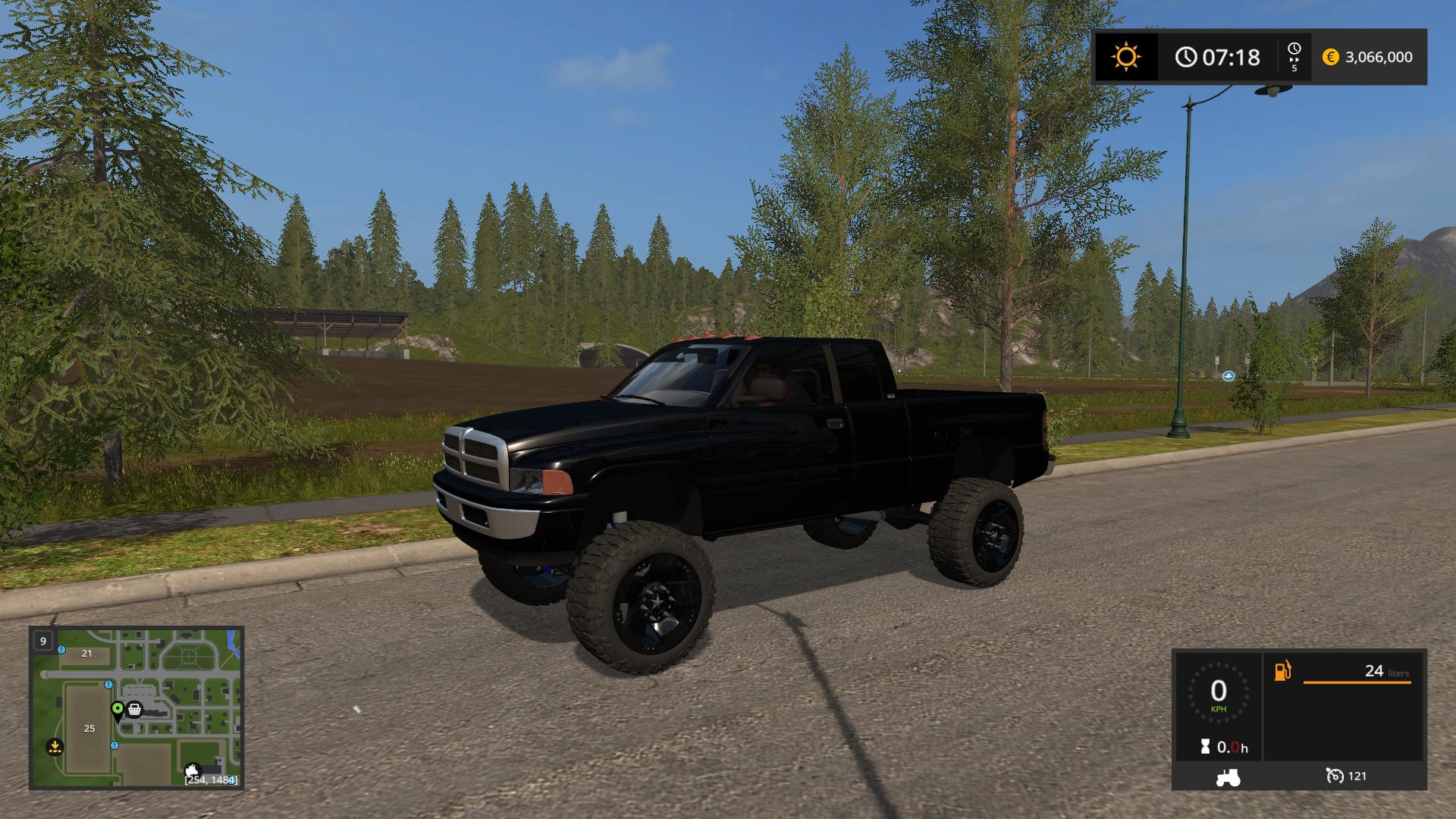Select the cow animal marker on minimap
Screen dimensions: 1456x819
tap(192, 769)
